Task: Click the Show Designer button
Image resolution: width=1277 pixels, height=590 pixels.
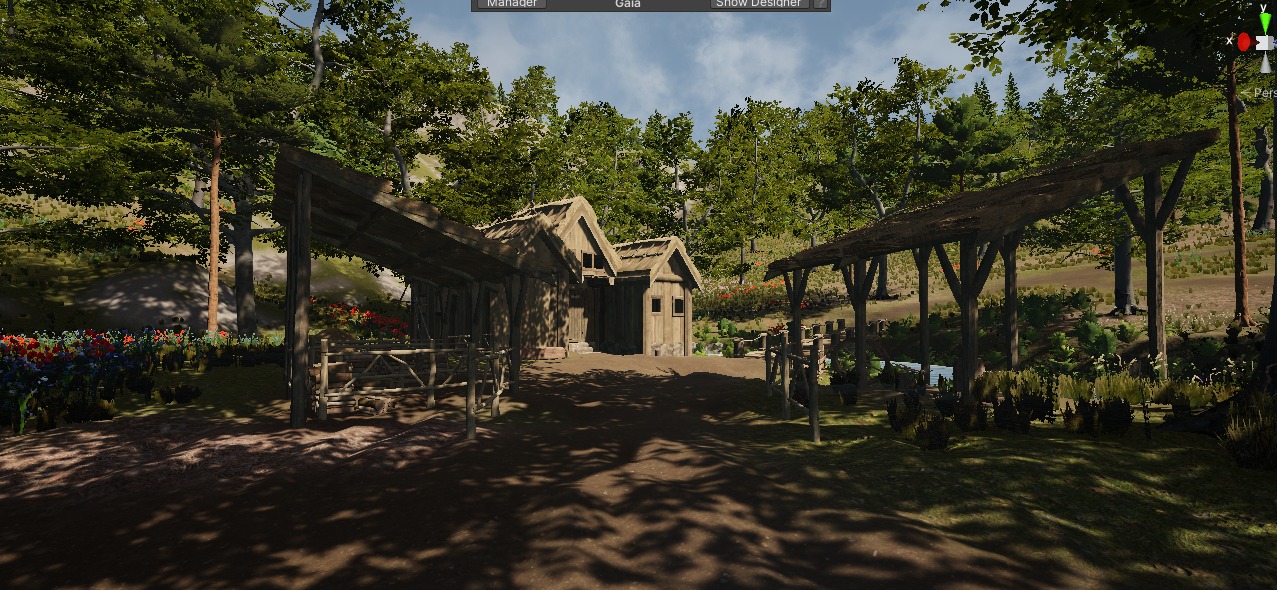Action: 759,4
